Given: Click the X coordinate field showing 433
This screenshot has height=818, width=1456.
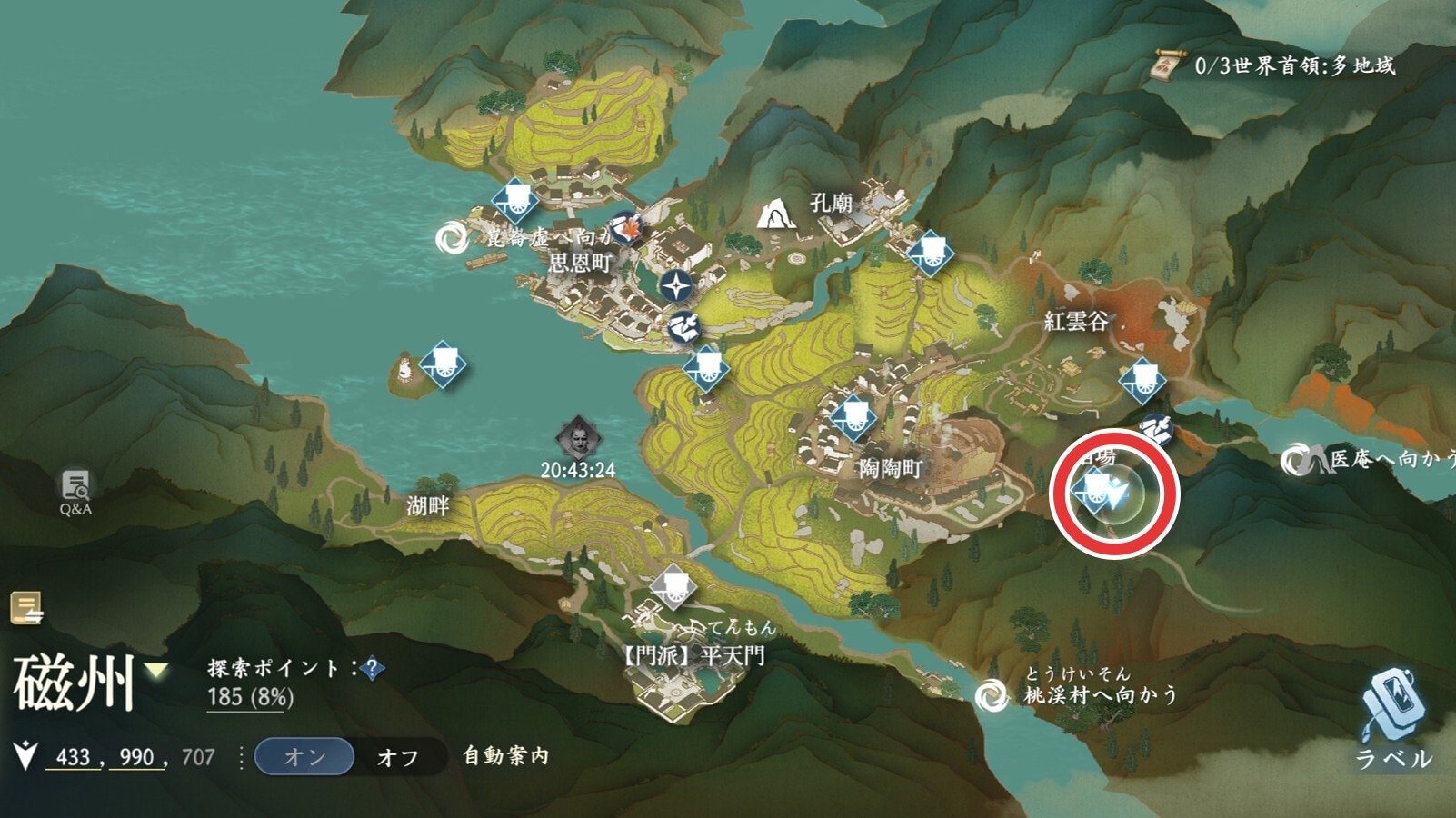Looking at the screenshot, I should pos(73,757).
